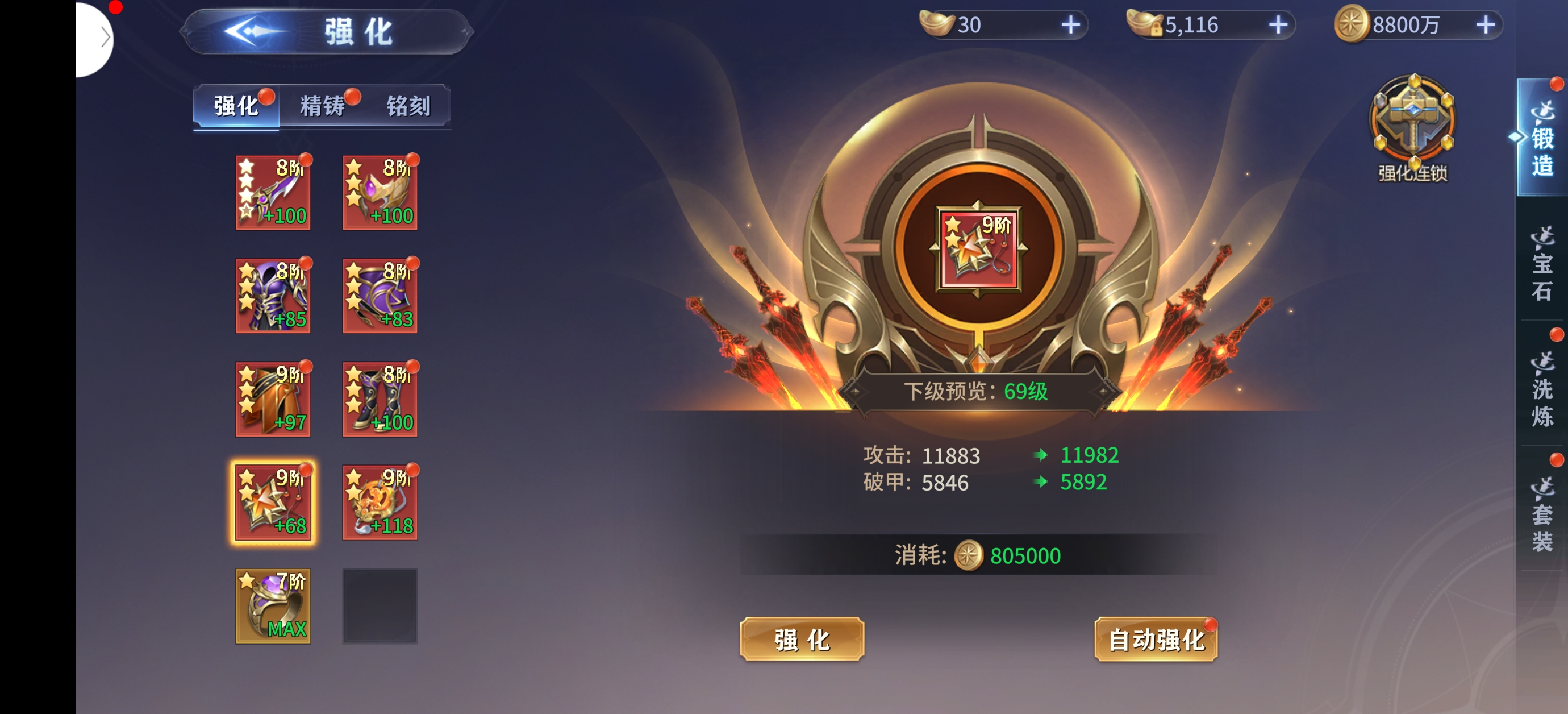Open the 强化连锁 hammer icon
The height and width of the screenshot is (714, 1568).
[1412, 125]
